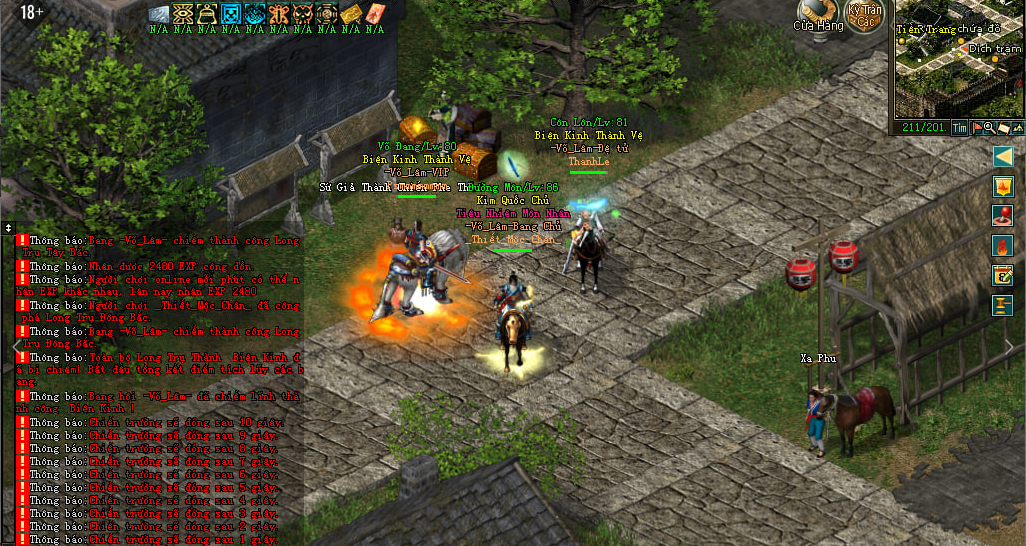The image size is (1026, 546).
Task: Open the Kỳ Trân Các store
Action: pos(864,16)
